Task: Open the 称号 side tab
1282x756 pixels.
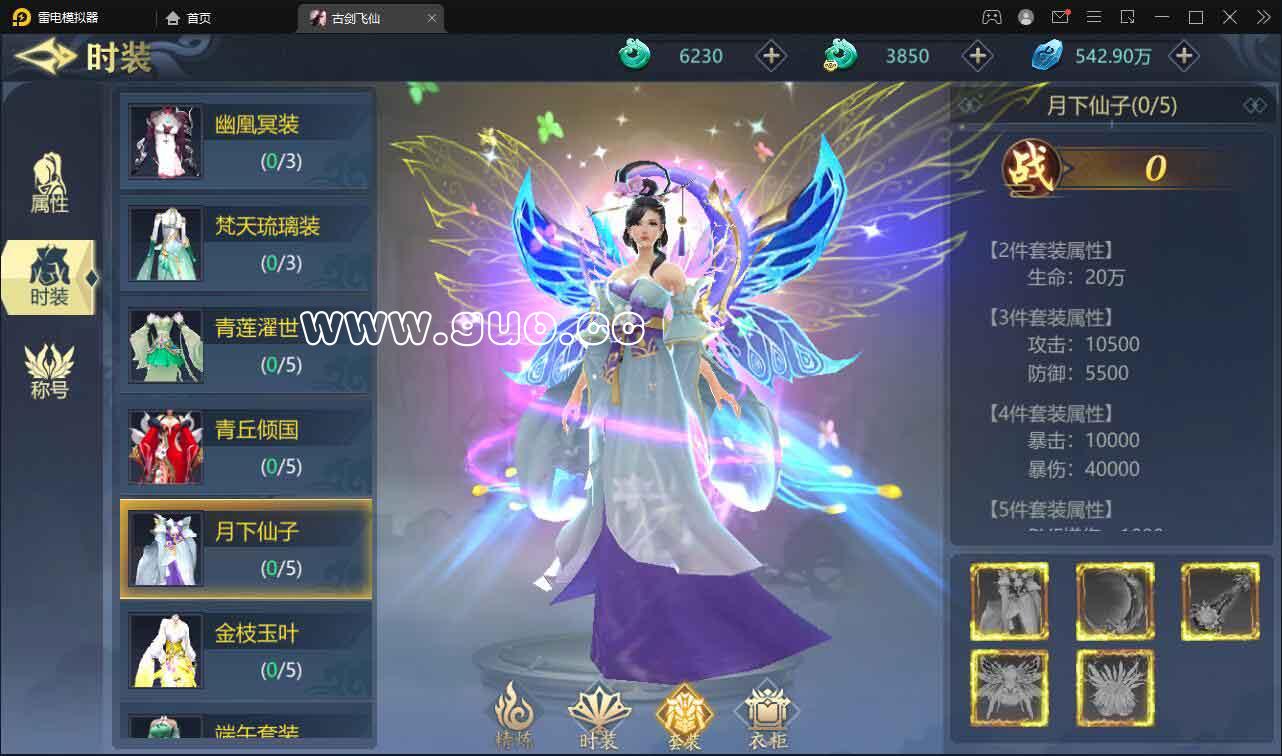Action: click(x=49, y=371)
